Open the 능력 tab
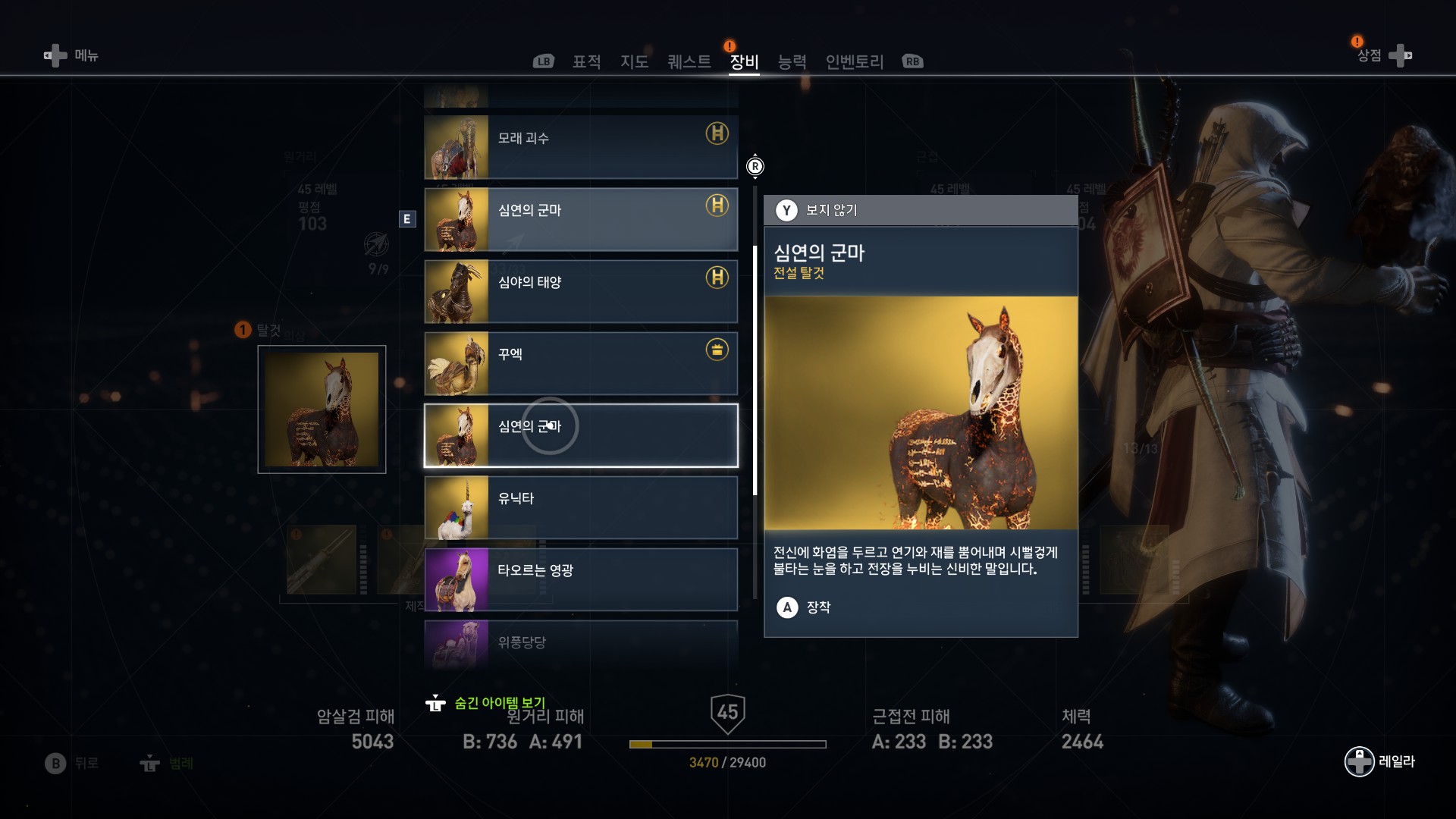The image size is (1456, 819). pos(792,61)
